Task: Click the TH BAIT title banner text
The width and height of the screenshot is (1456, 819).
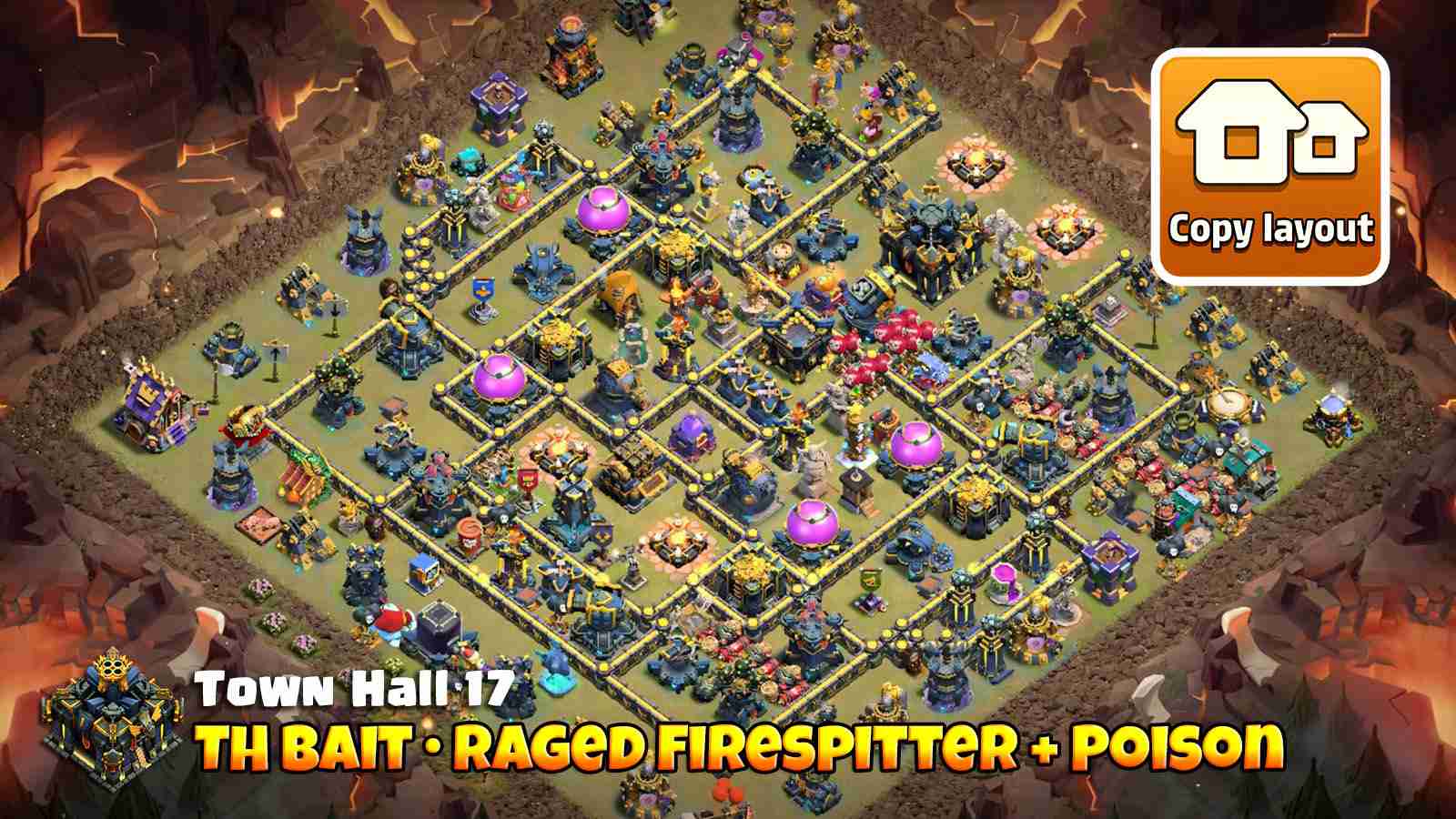Action: (746, 746)
